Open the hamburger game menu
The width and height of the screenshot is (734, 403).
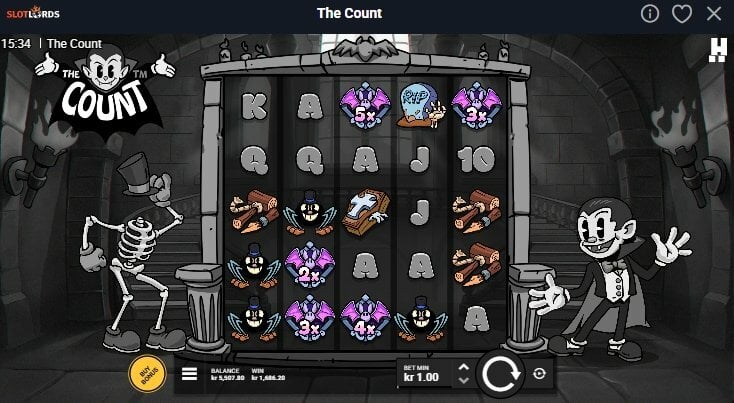pos(189,375)
